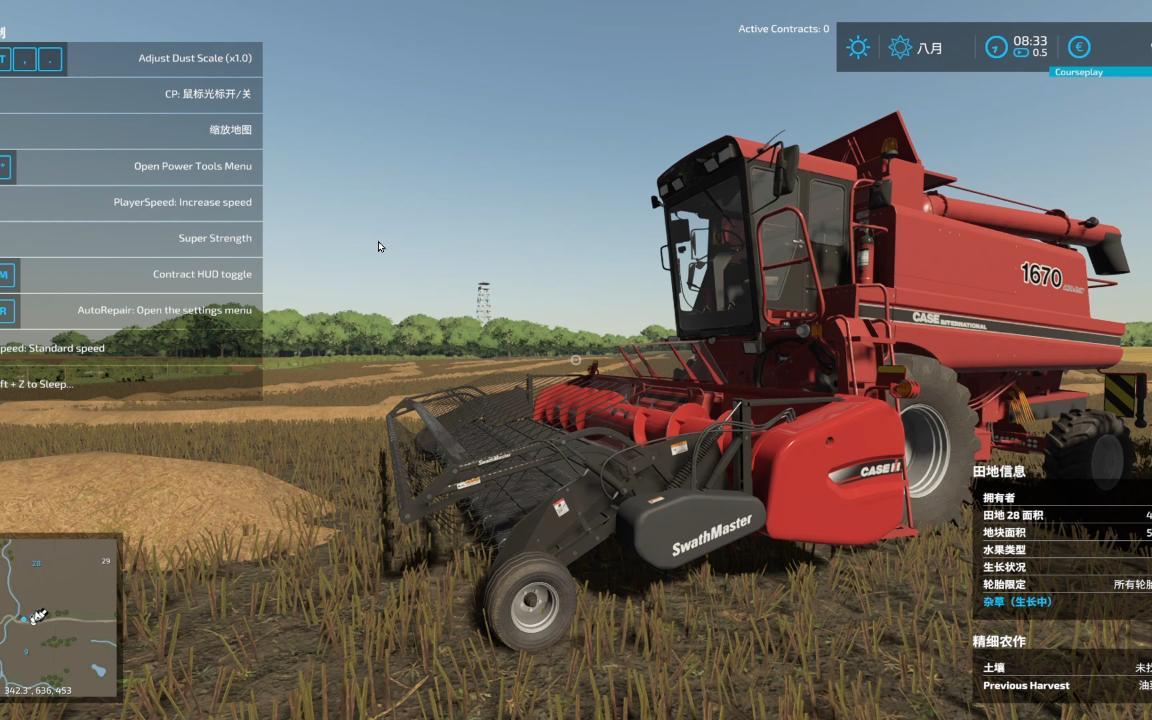Select the weather forecast icon beside the month
1152x720 pixels.
[900, 47]
